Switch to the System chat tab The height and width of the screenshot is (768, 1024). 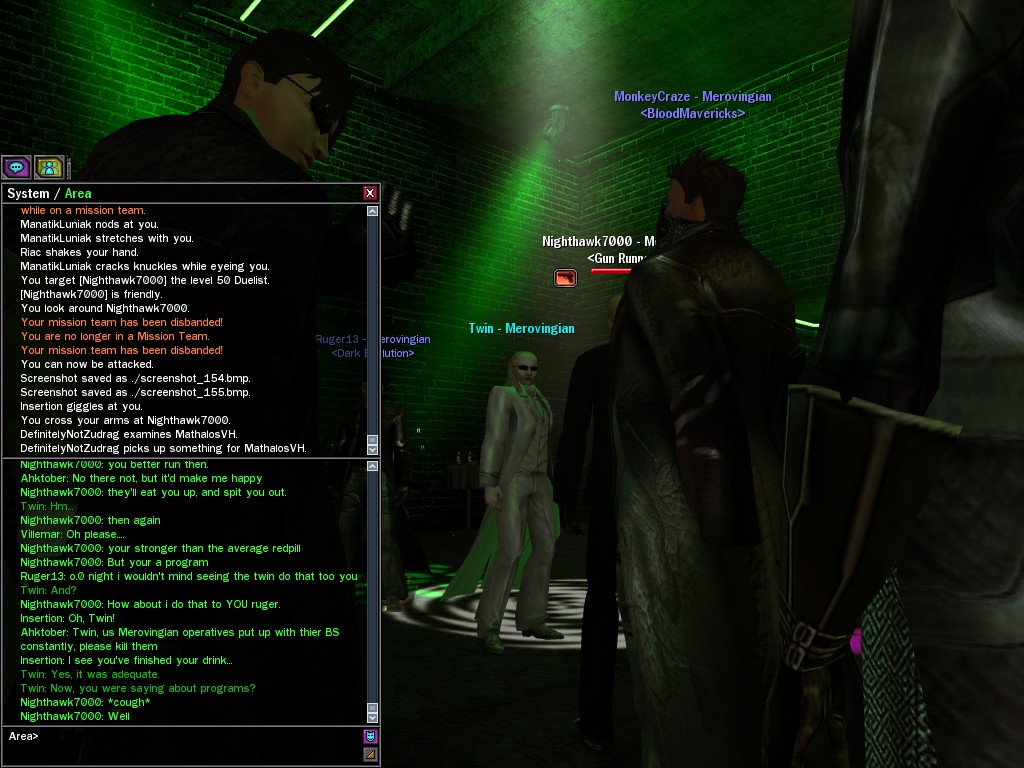[x=27, y=193]
